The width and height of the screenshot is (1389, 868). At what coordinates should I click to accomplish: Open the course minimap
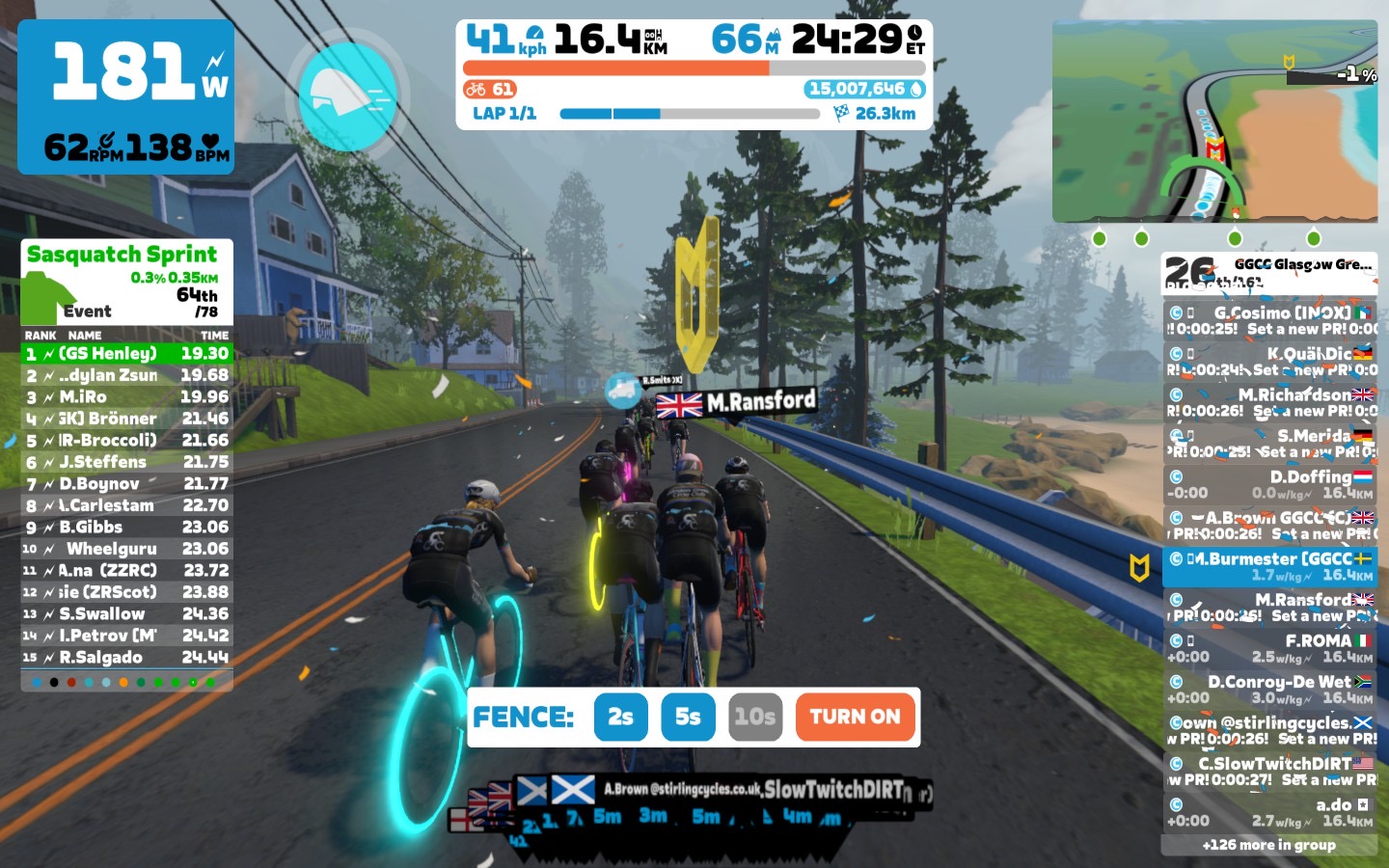point(1214,121)
